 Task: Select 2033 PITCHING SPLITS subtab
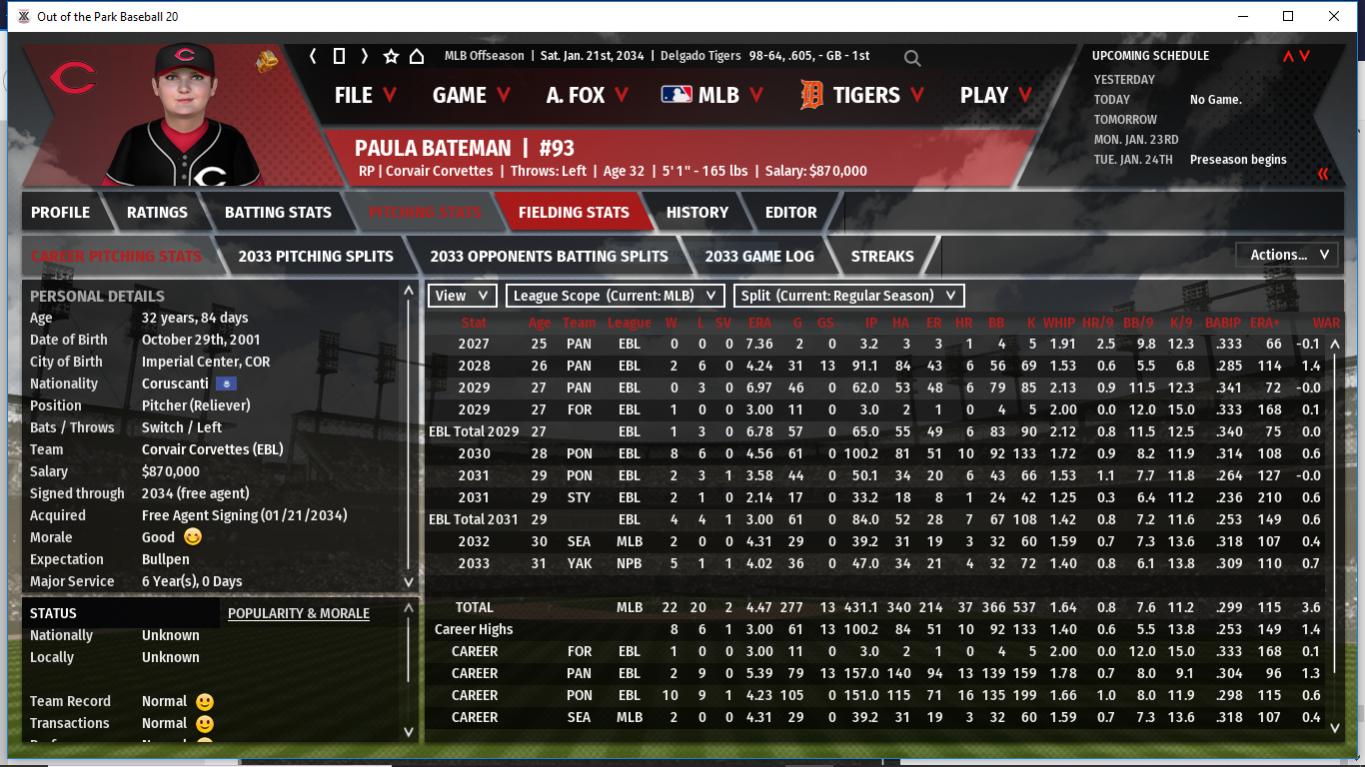click(x=316, y=256)
